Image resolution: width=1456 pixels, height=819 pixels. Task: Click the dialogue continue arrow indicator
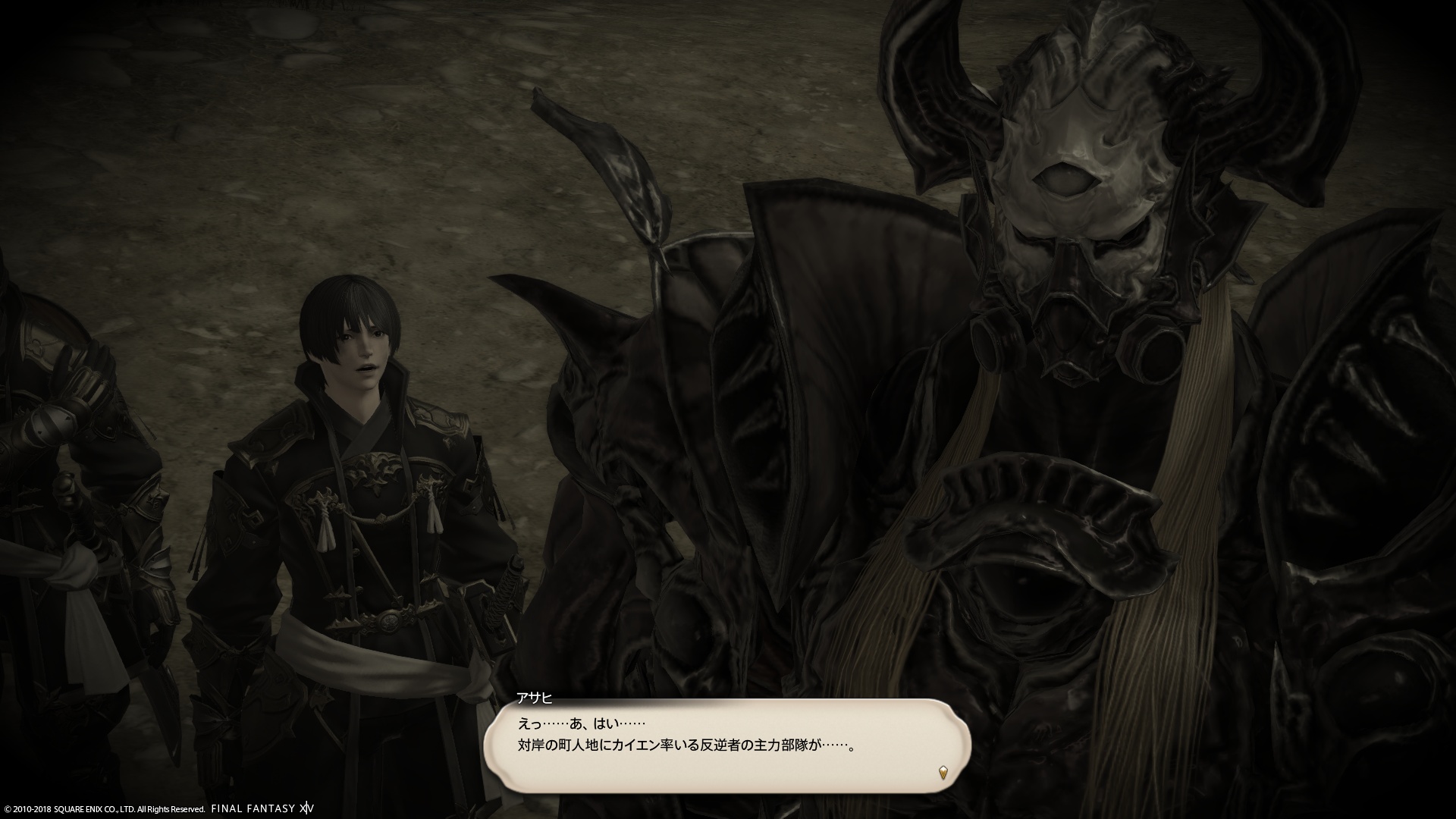tap(943, 773)
